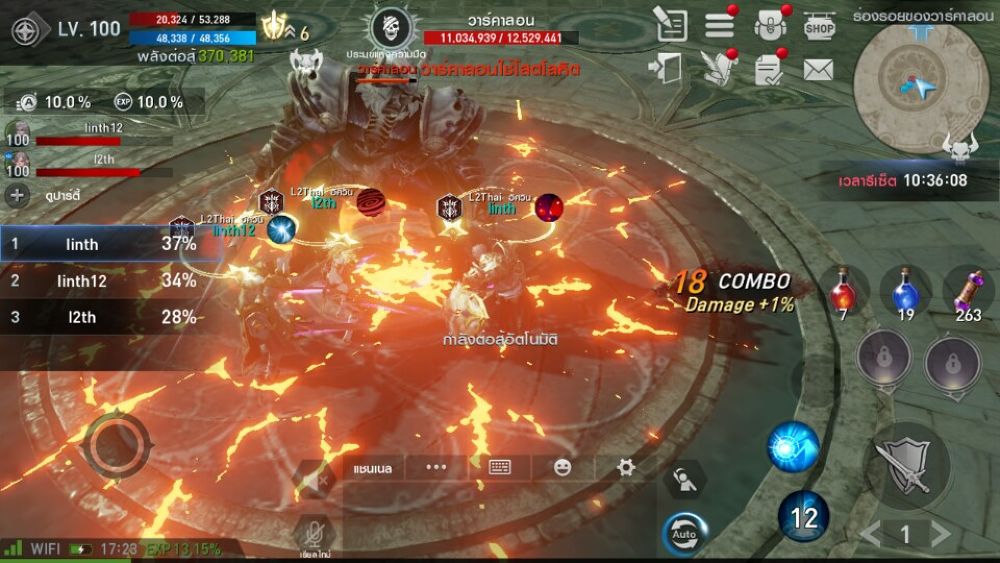The width and height of the screenshot is (1000, 563).
Task: Open the emoji picker in chat
Action: (563, 467)
